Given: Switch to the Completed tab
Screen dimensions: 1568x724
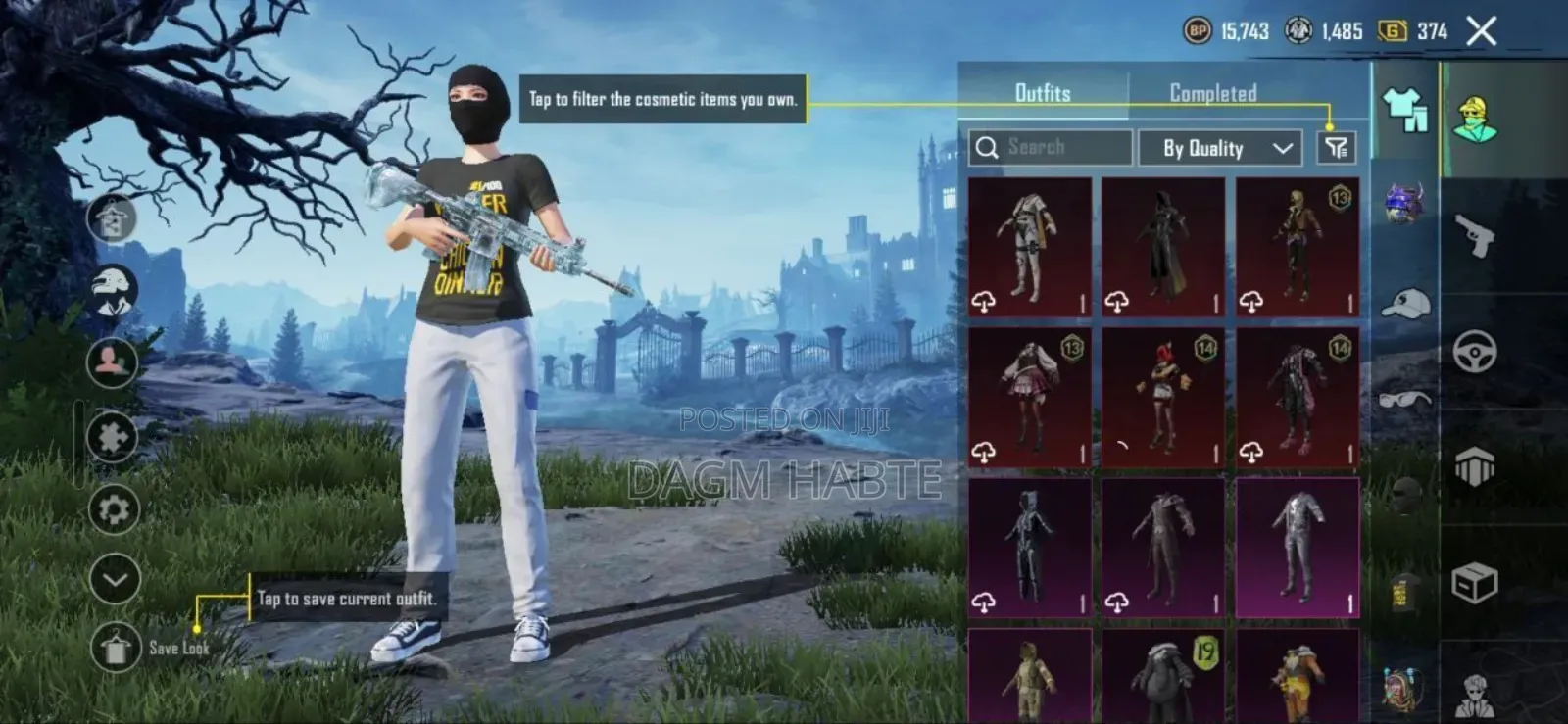Looking at the screenshot, I should [x=1212, y=94].
